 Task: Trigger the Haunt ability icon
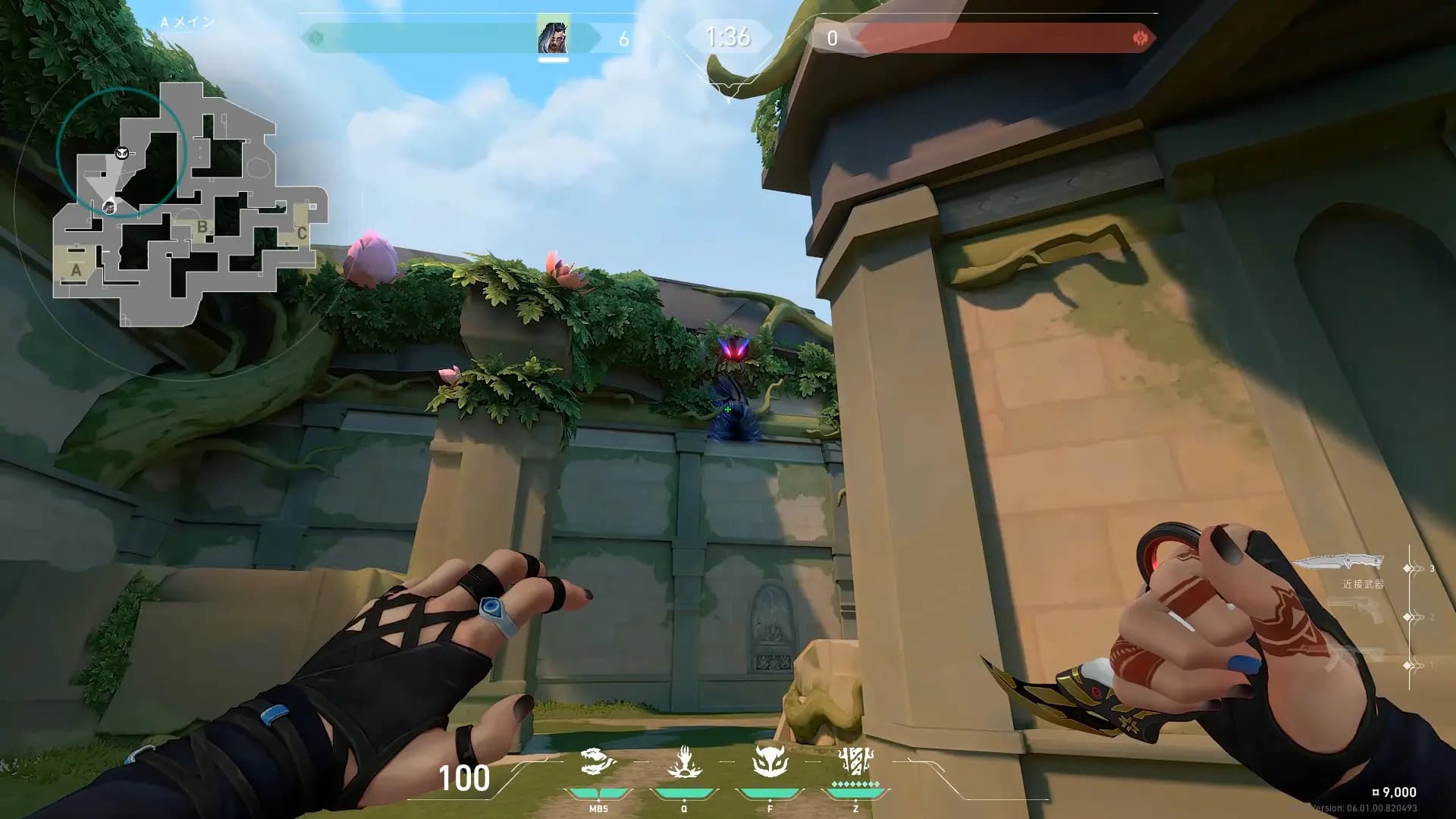[x=770, y=761]
